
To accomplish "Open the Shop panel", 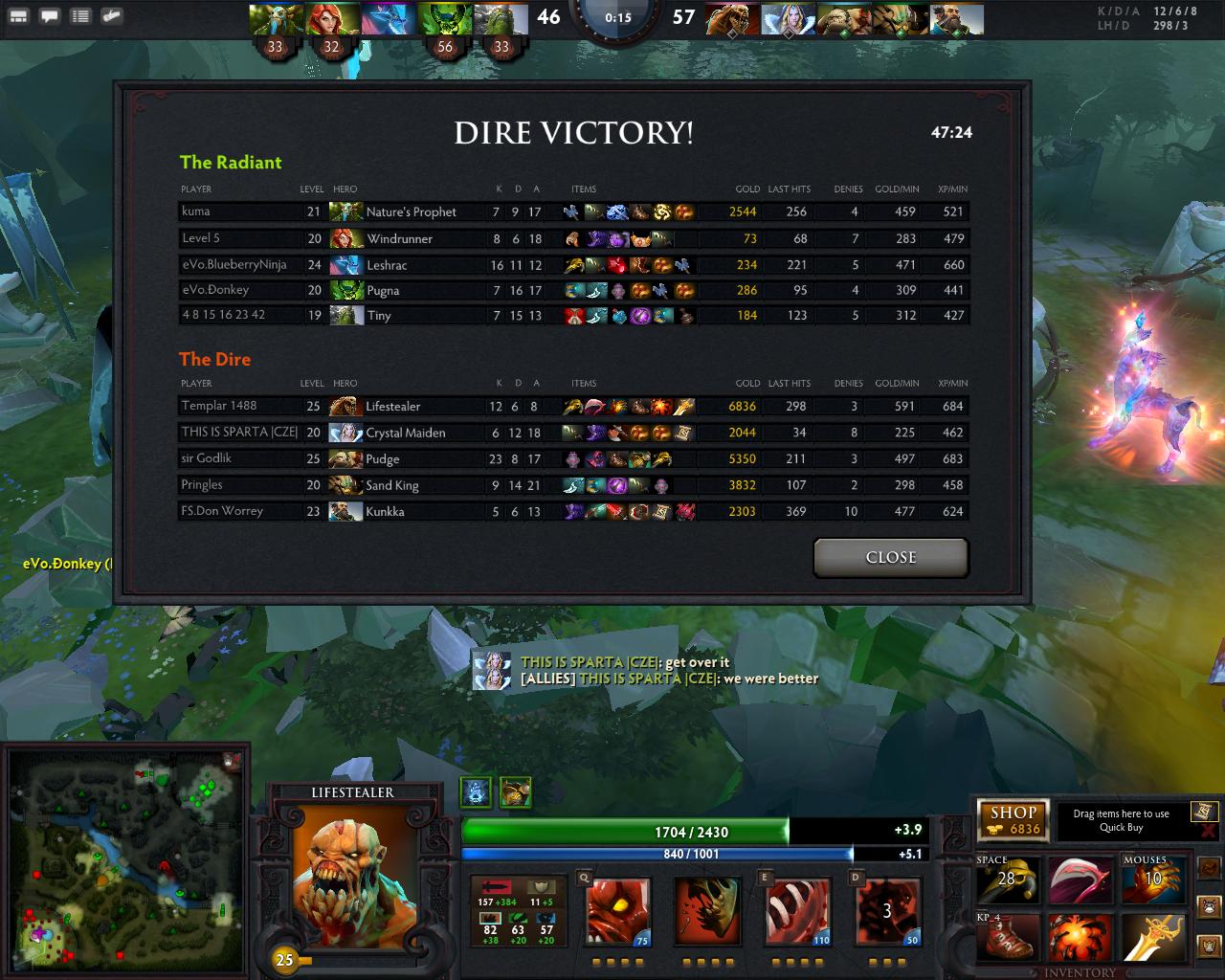I will (x=1013, y=820).
